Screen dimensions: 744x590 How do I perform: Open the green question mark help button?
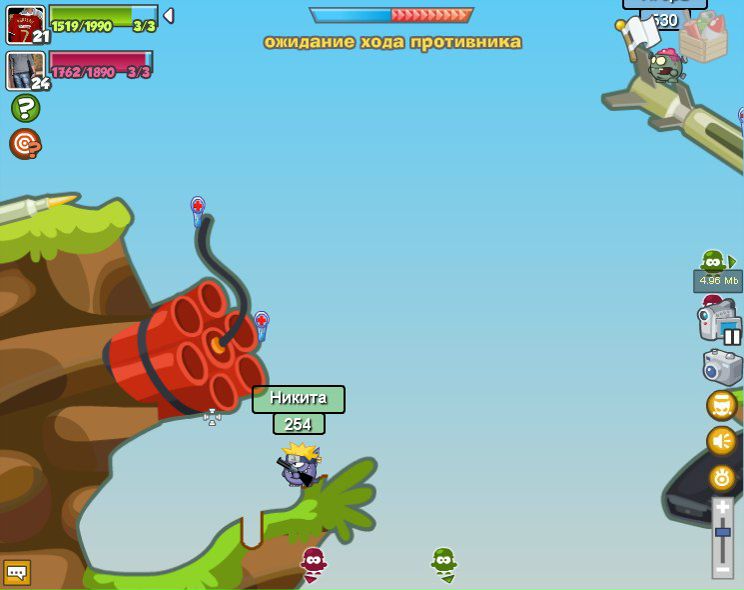point(25,108)
